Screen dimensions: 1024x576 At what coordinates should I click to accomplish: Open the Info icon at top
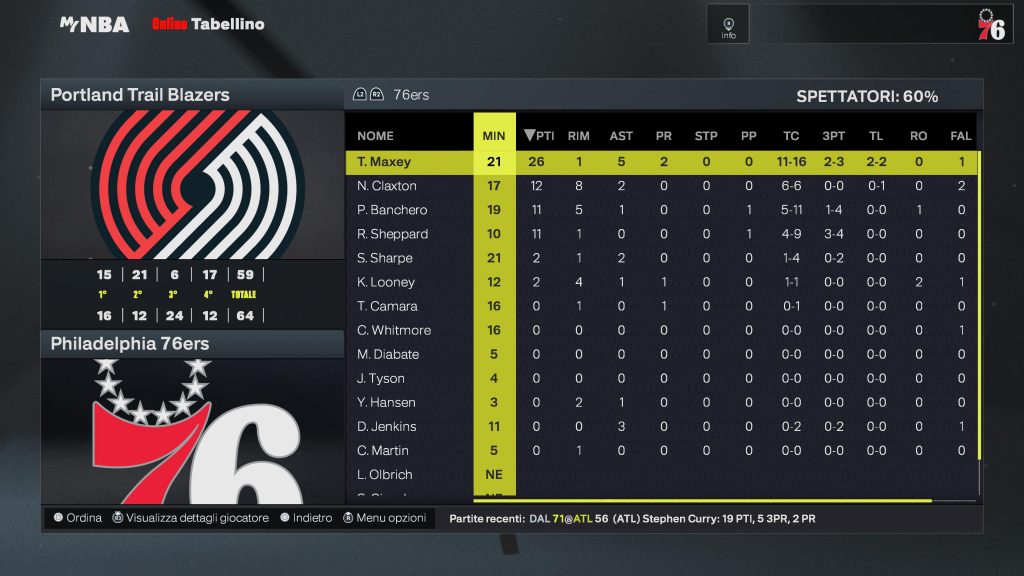tap(728, 25)
